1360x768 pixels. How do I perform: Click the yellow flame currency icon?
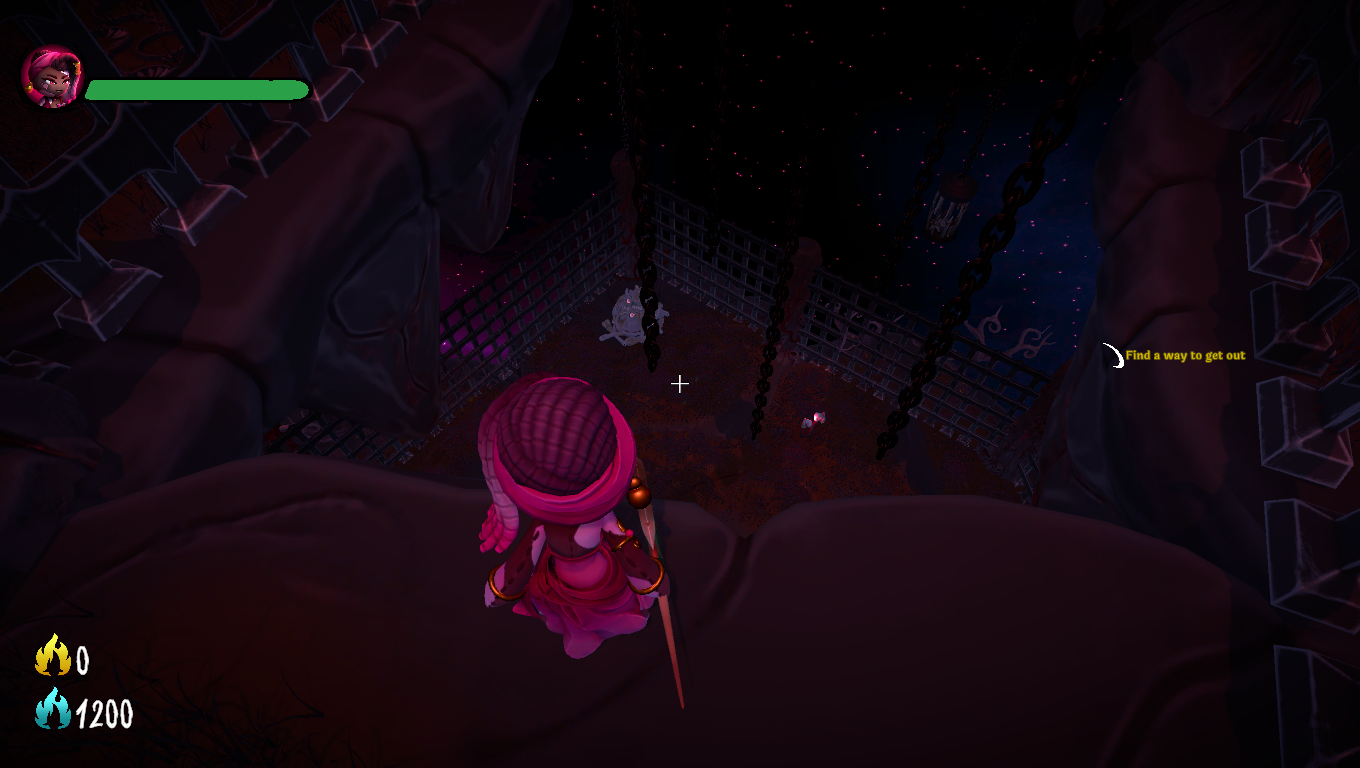[x=52, y=657]
